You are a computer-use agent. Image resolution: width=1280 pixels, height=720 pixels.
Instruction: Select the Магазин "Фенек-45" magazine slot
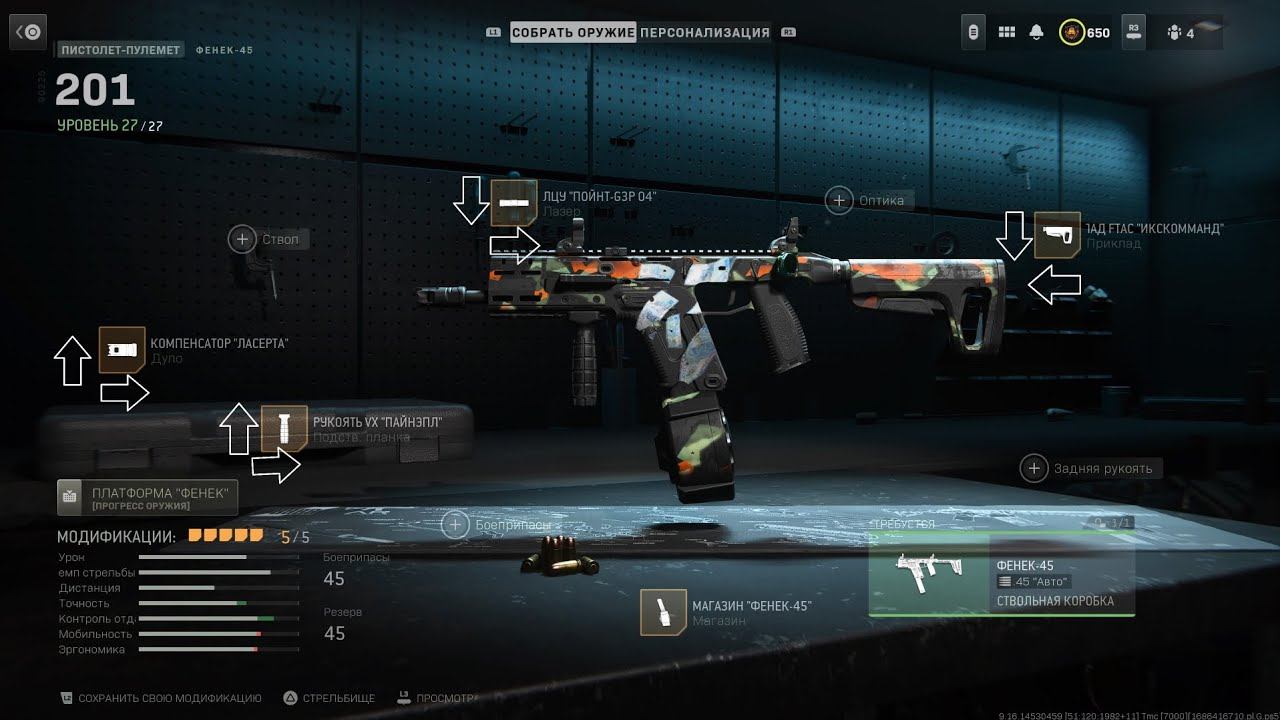coord(664,612)
